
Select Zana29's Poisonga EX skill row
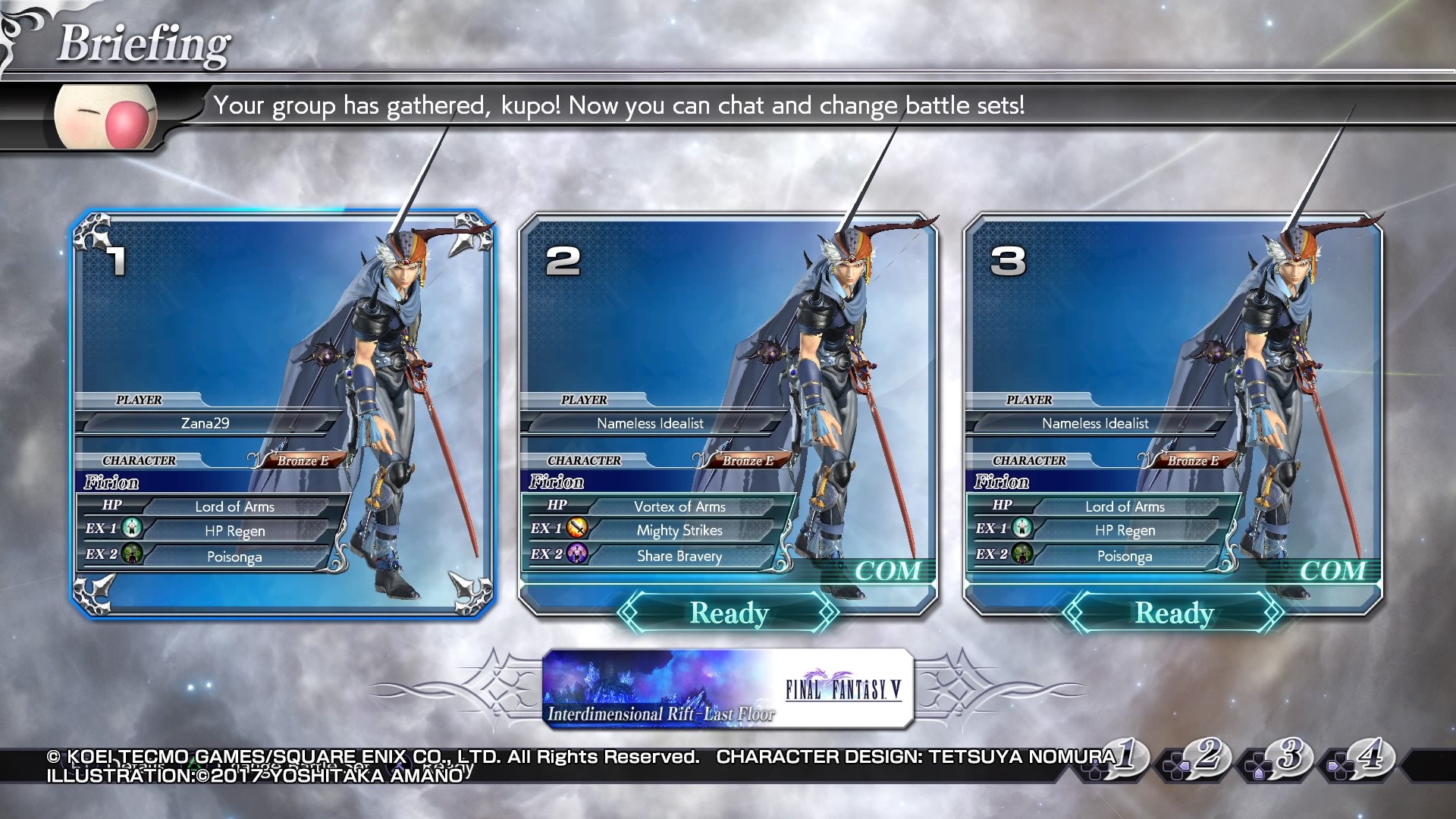[x=234, y=557]
